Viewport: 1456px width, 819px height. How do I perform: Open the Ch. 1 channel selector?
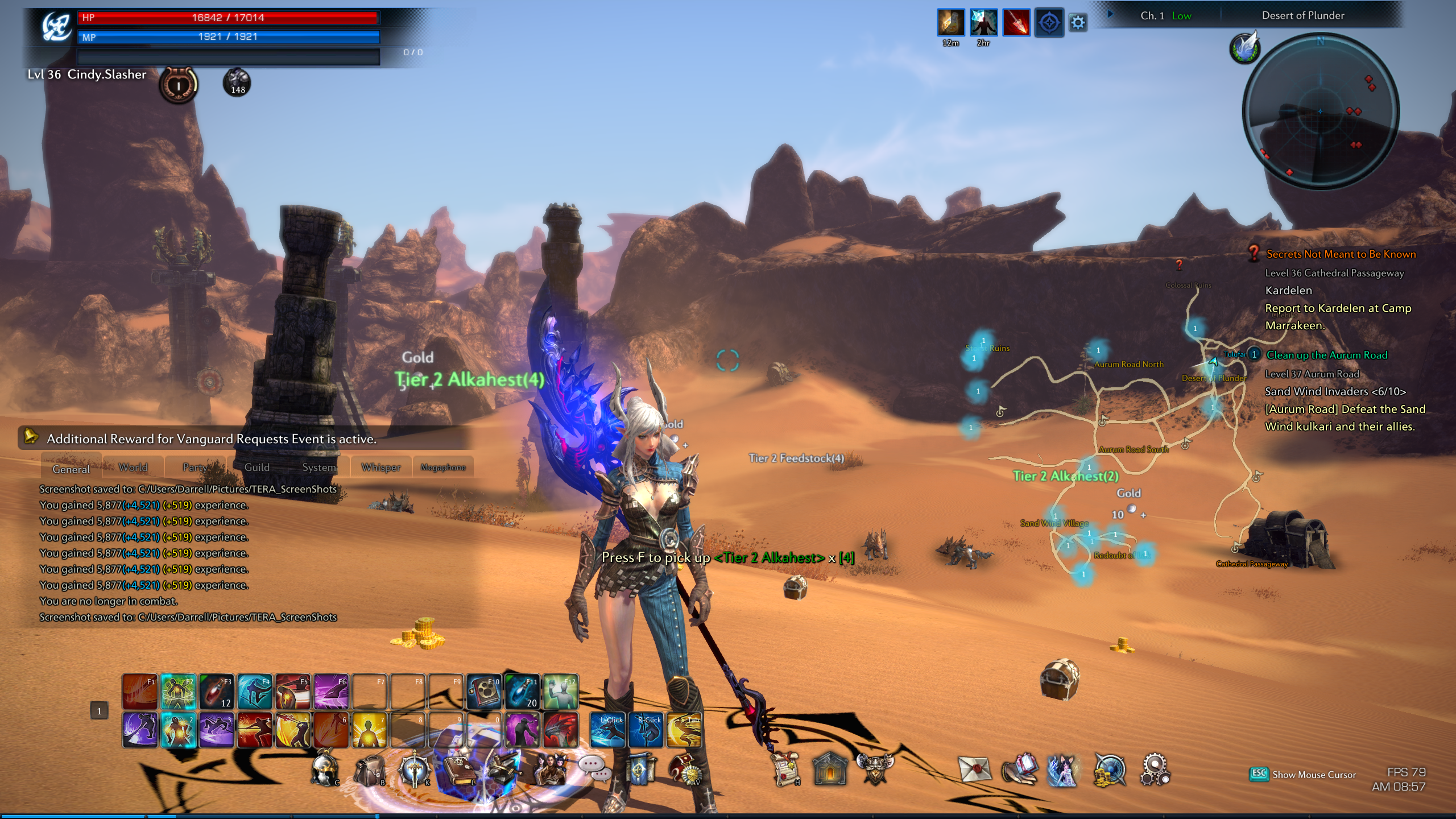[x=1152, y=16]
